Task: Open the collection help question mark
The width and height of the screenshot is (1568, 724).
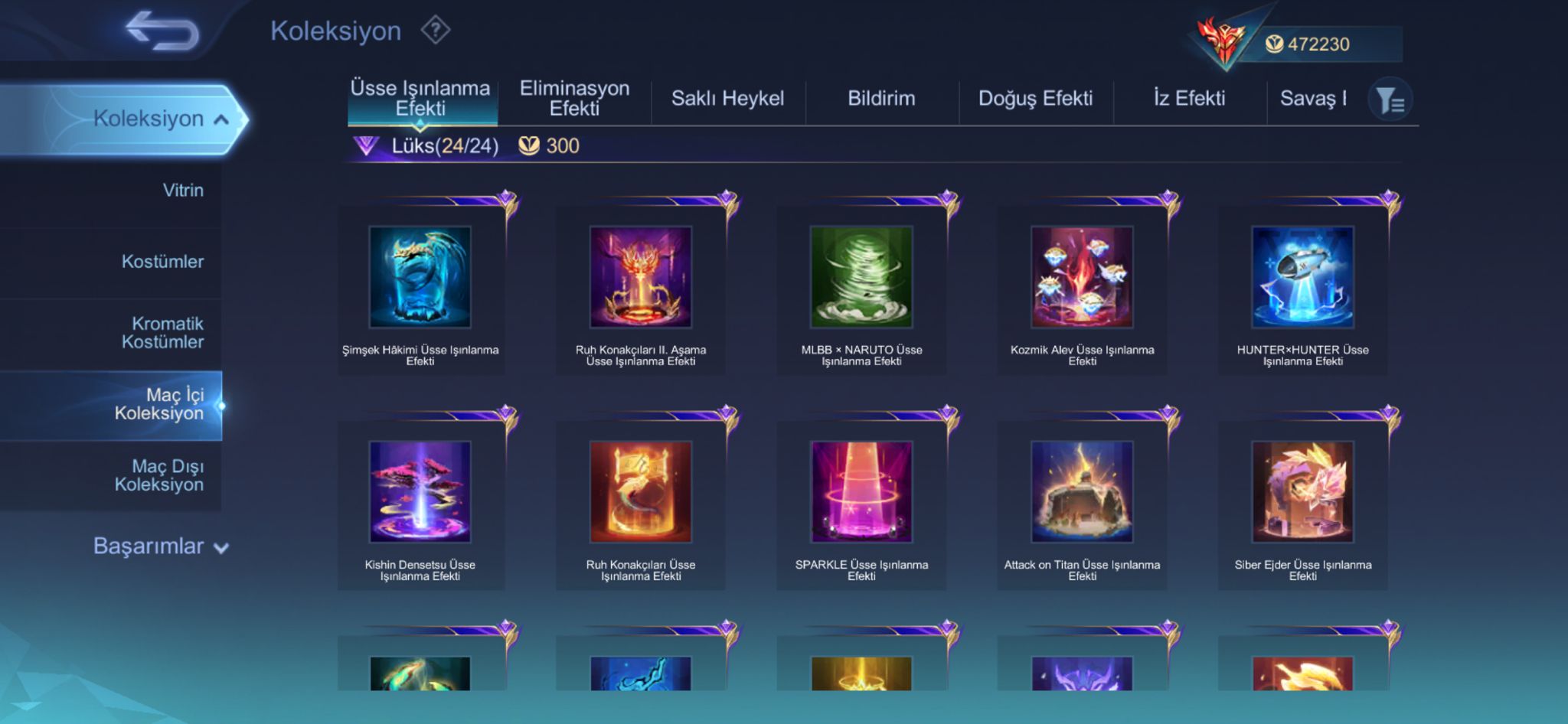Action: tap(435, 31)
